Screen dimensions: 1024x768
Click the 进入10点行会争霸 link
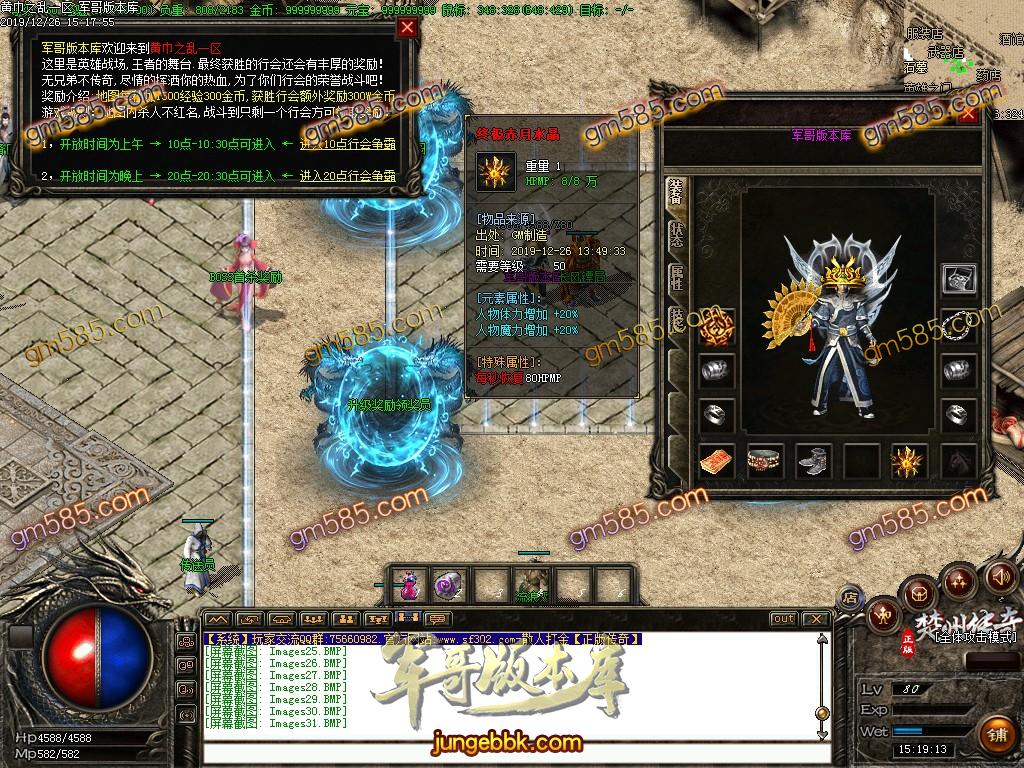[x=347, y=144]
